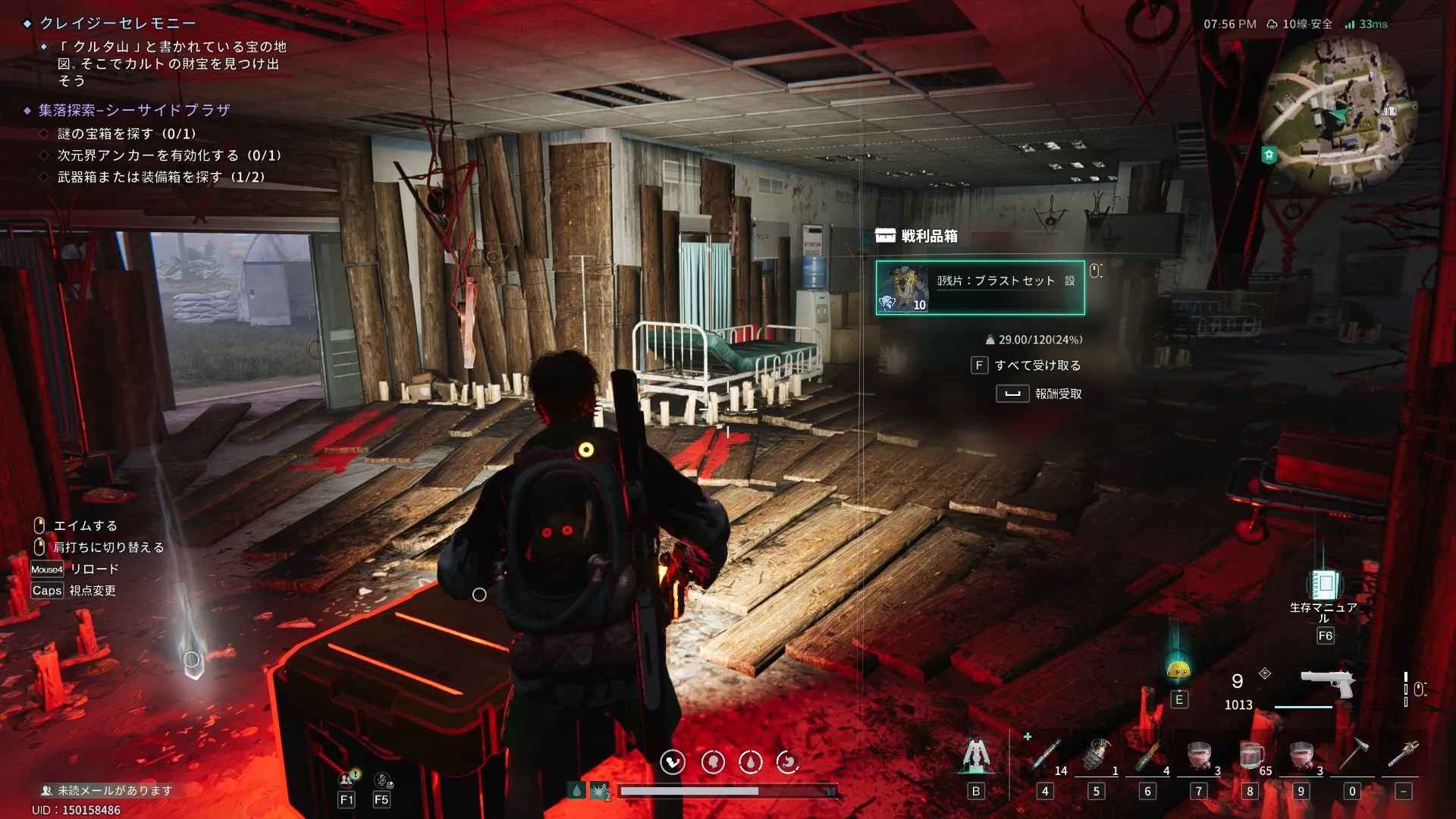1456x819 pixels.
Task: Select the spiked mace hotbar slot
Action: pos(1403,756)
